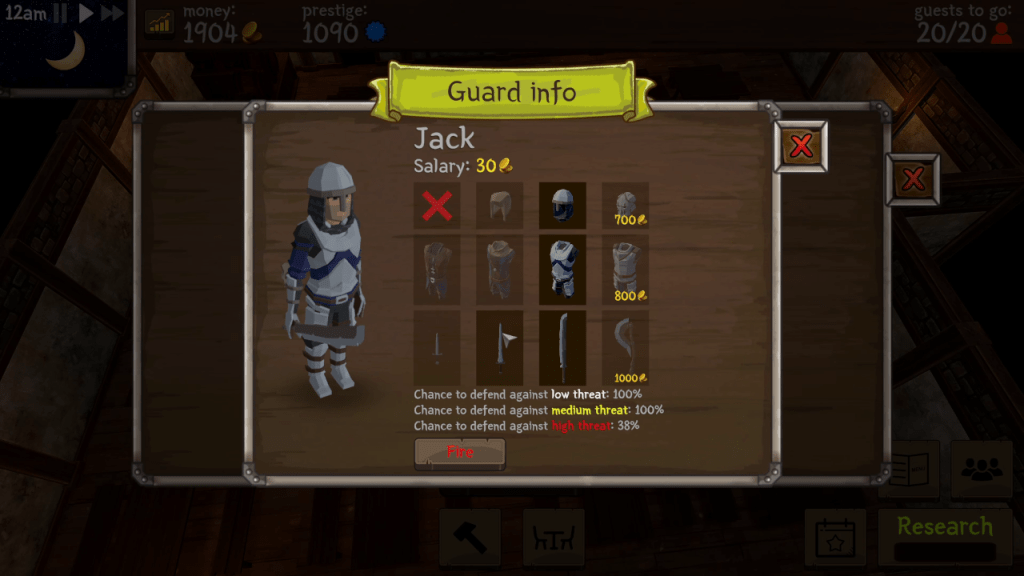
Task: Close the Guard info window
Action: (x=801, y=147)
